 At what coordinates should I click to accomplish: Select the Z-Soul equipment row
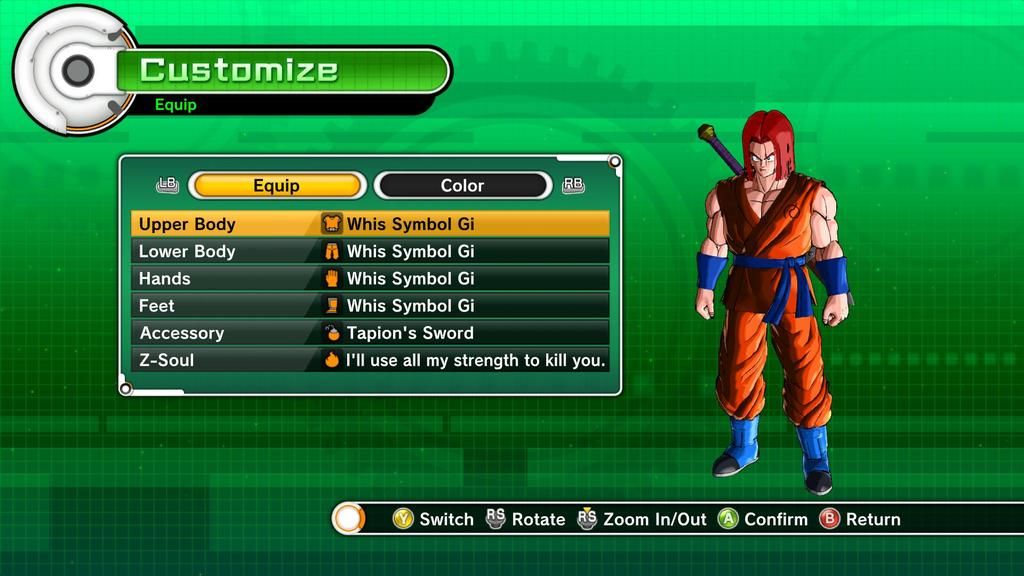tap(370, 360)
